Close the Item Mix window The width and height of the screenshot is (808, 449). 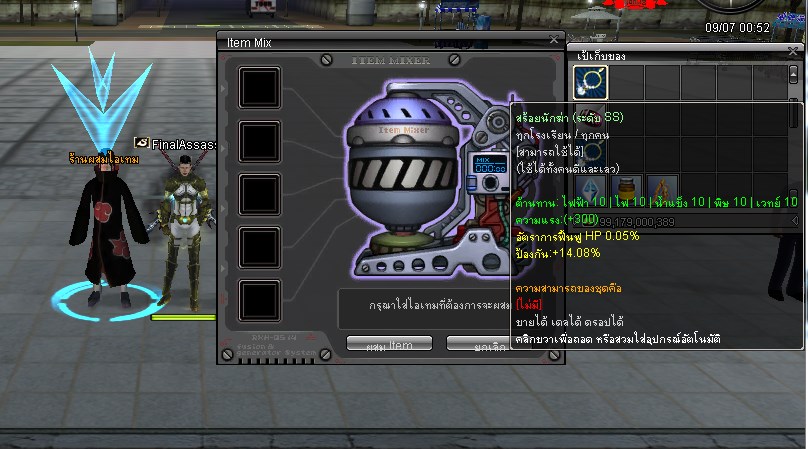[x=554, y=40]
